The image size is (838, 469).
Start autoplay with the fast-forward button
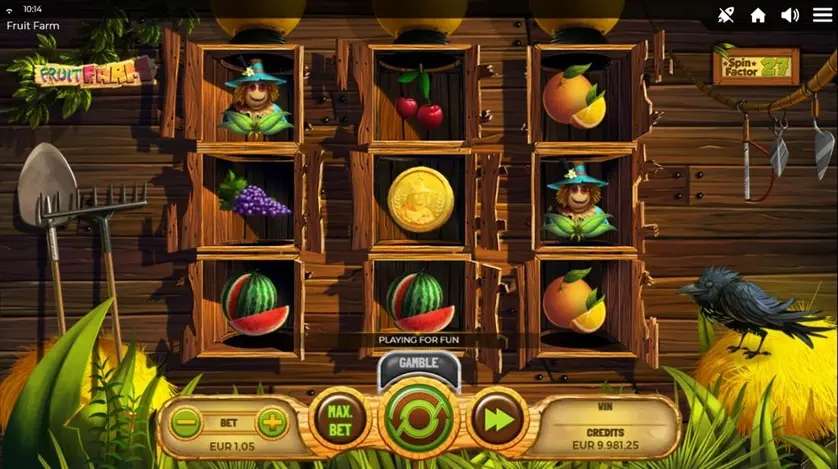(x=499, y=420)
